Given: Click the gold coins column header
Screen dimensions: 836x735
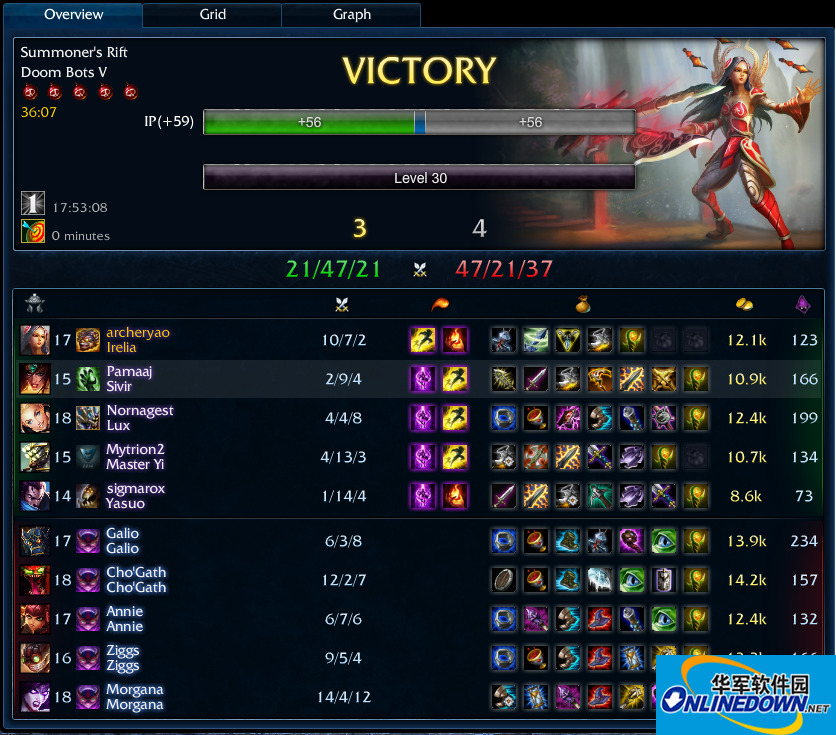Looking at the screenshot, I should pos(743,304).
